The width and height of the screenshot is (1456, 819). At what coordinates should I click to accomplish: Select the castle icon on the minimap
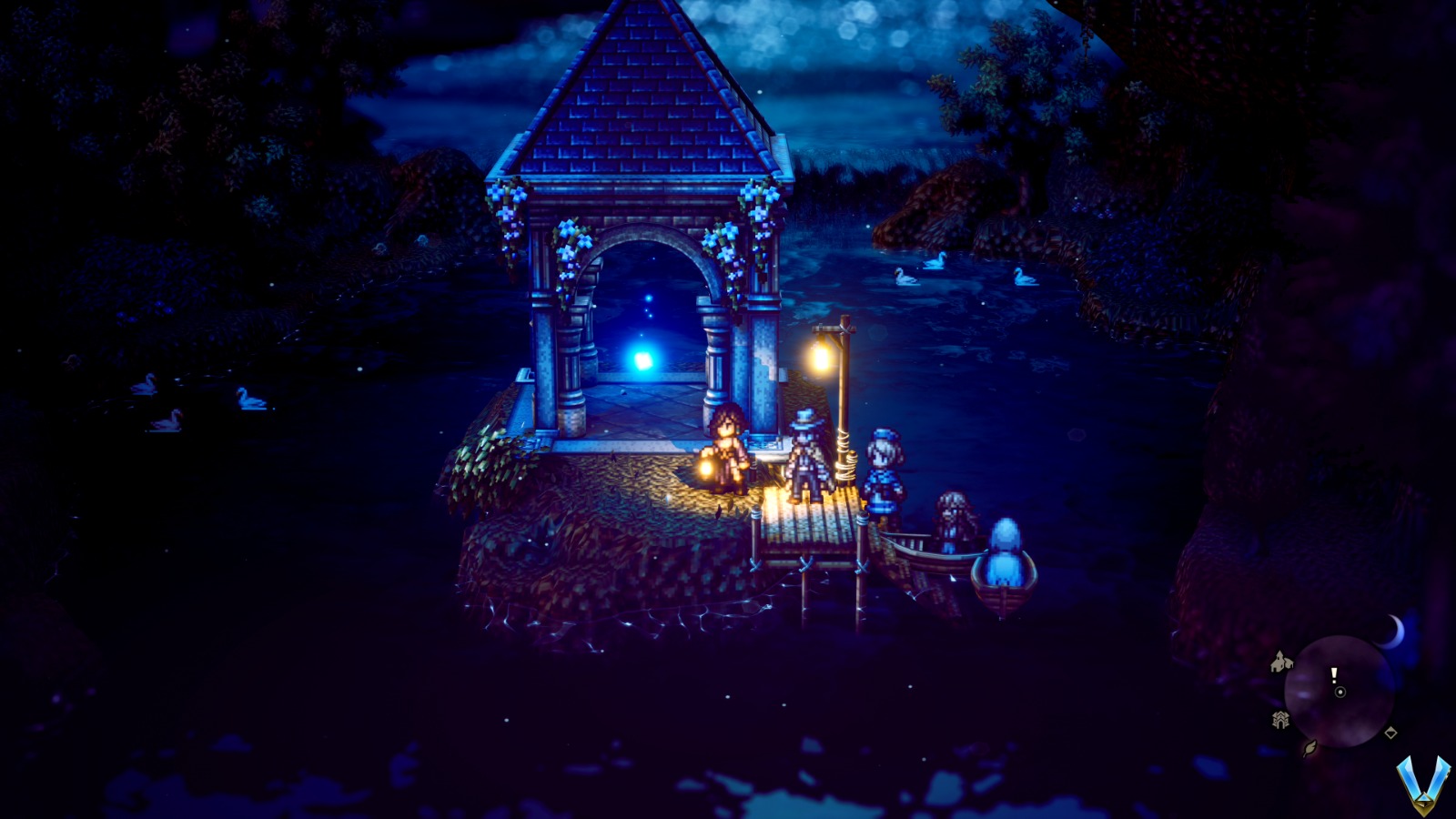(x=1280, y=719)
